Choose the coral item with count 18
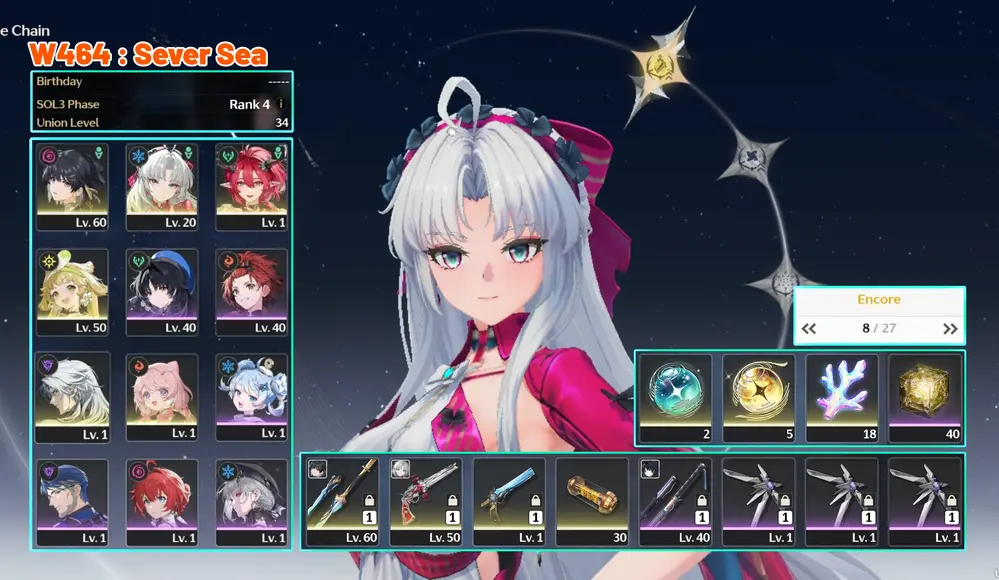 (x=841, y=397)
